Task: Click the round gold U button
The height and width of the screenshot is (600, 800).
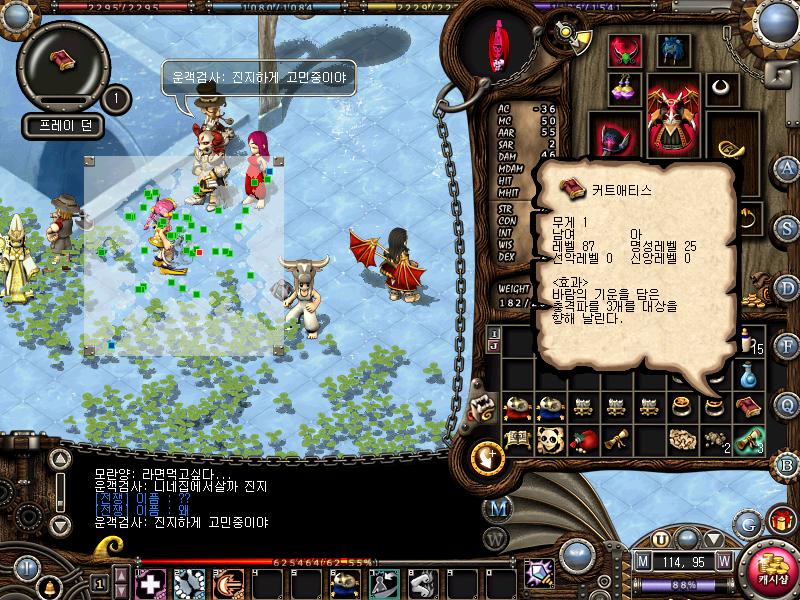Action: (661, 541)
